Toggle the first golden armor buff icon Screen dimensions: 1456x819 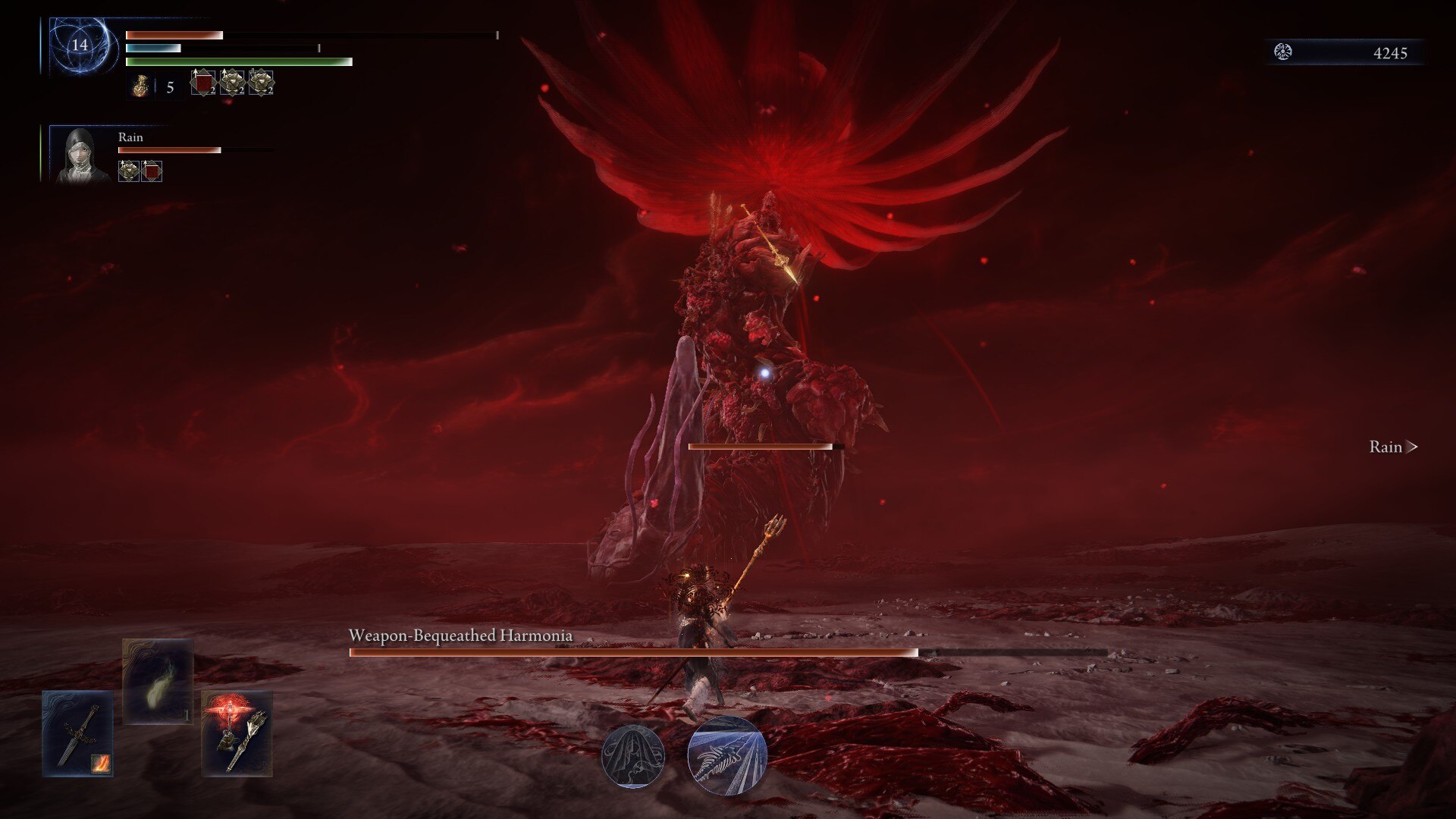[x=231, y=83]
